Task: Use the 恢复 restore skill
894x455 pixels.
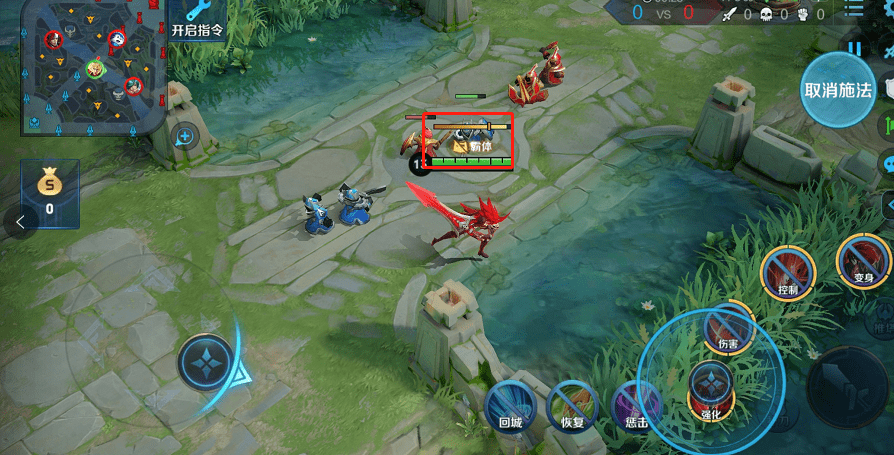Action: (573, 407)
